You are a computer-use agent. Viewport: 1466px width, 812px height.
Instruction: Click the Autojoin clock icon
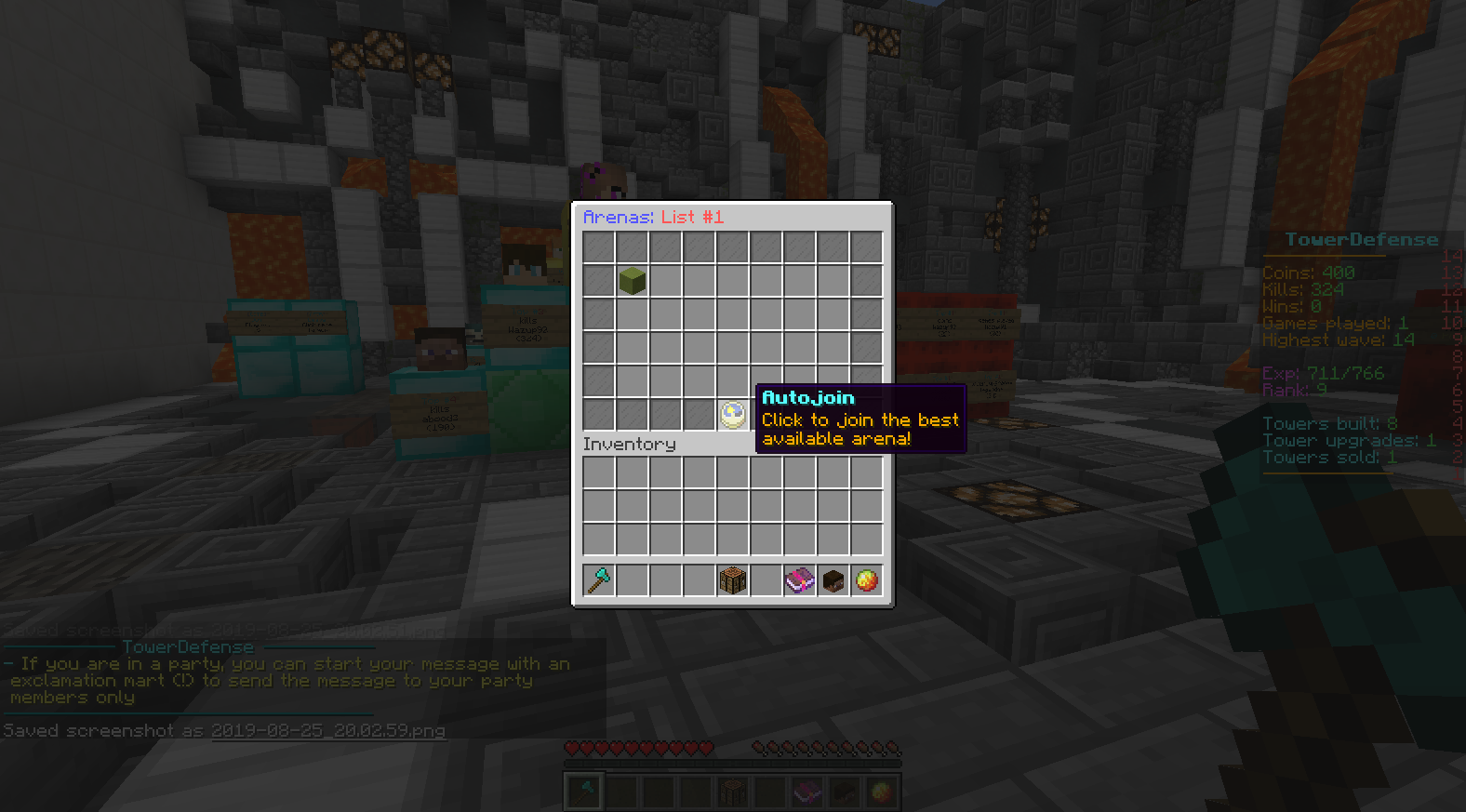(x=731, y=413)
